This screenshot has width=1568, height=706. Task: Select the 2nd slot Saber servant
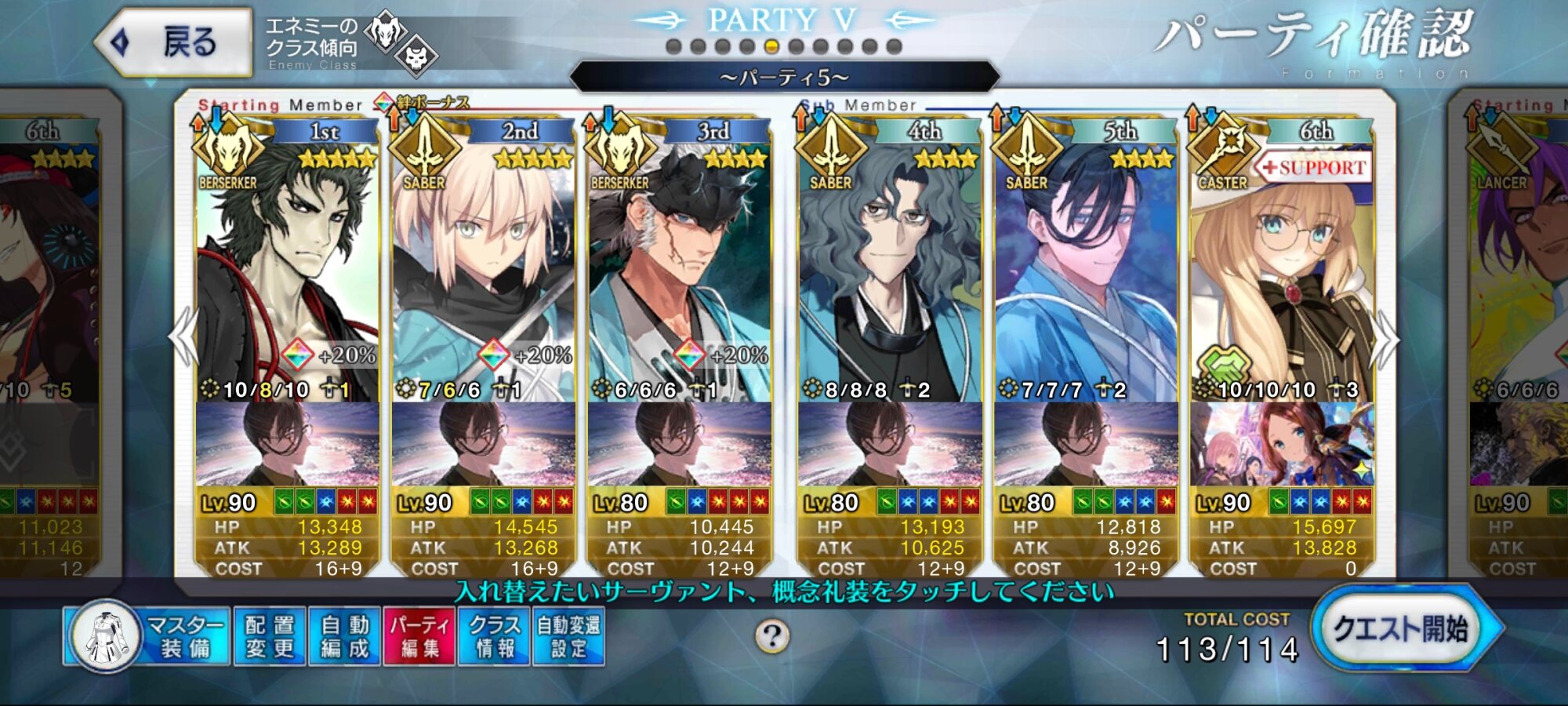point(483,267)
